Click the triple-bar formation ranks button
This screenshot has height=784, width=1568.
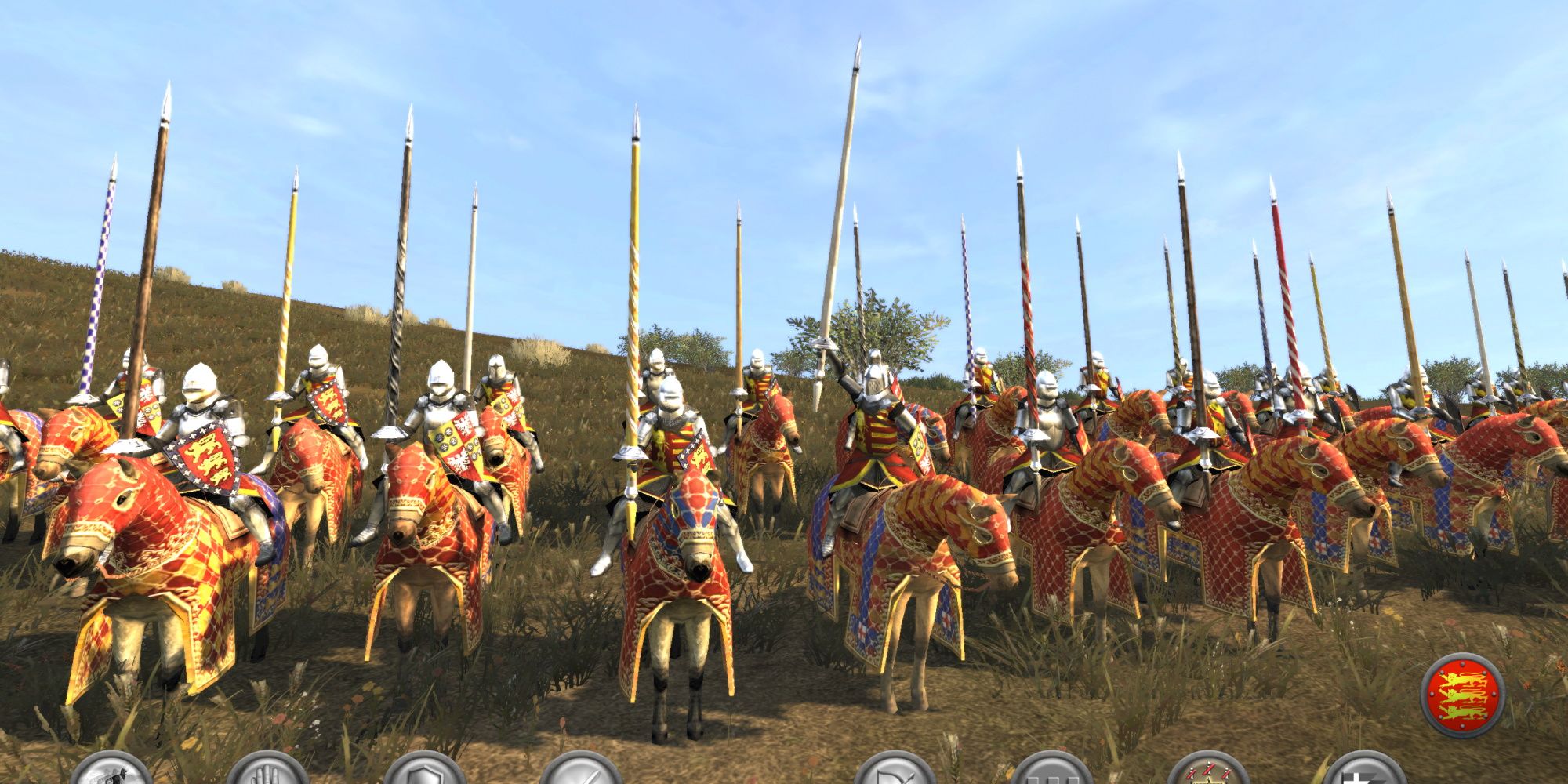pyautogui.click(x=1054, y=776)
